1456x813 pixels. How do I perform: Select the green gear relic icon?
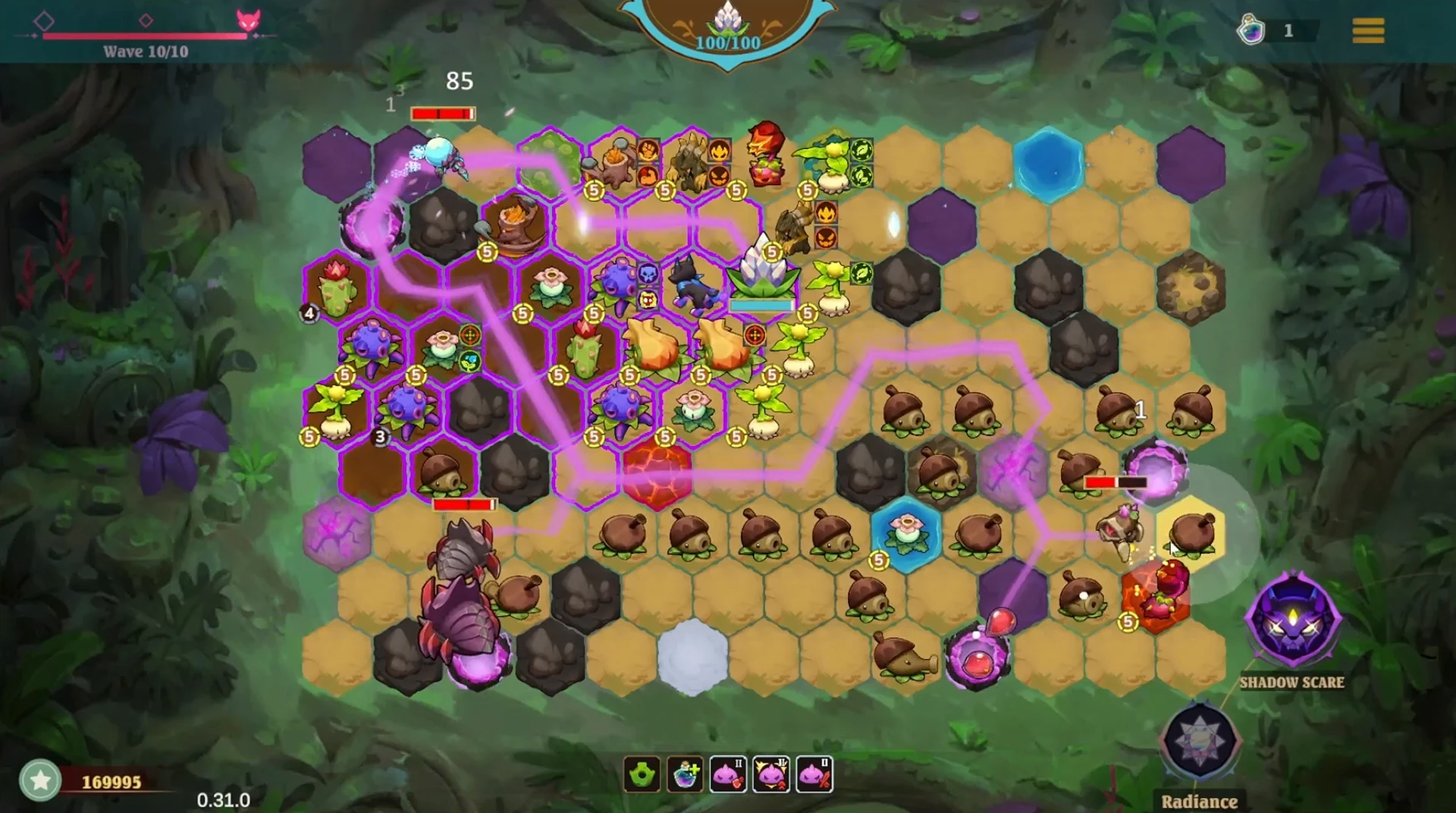pyautogui.click(x=642, y=774)
